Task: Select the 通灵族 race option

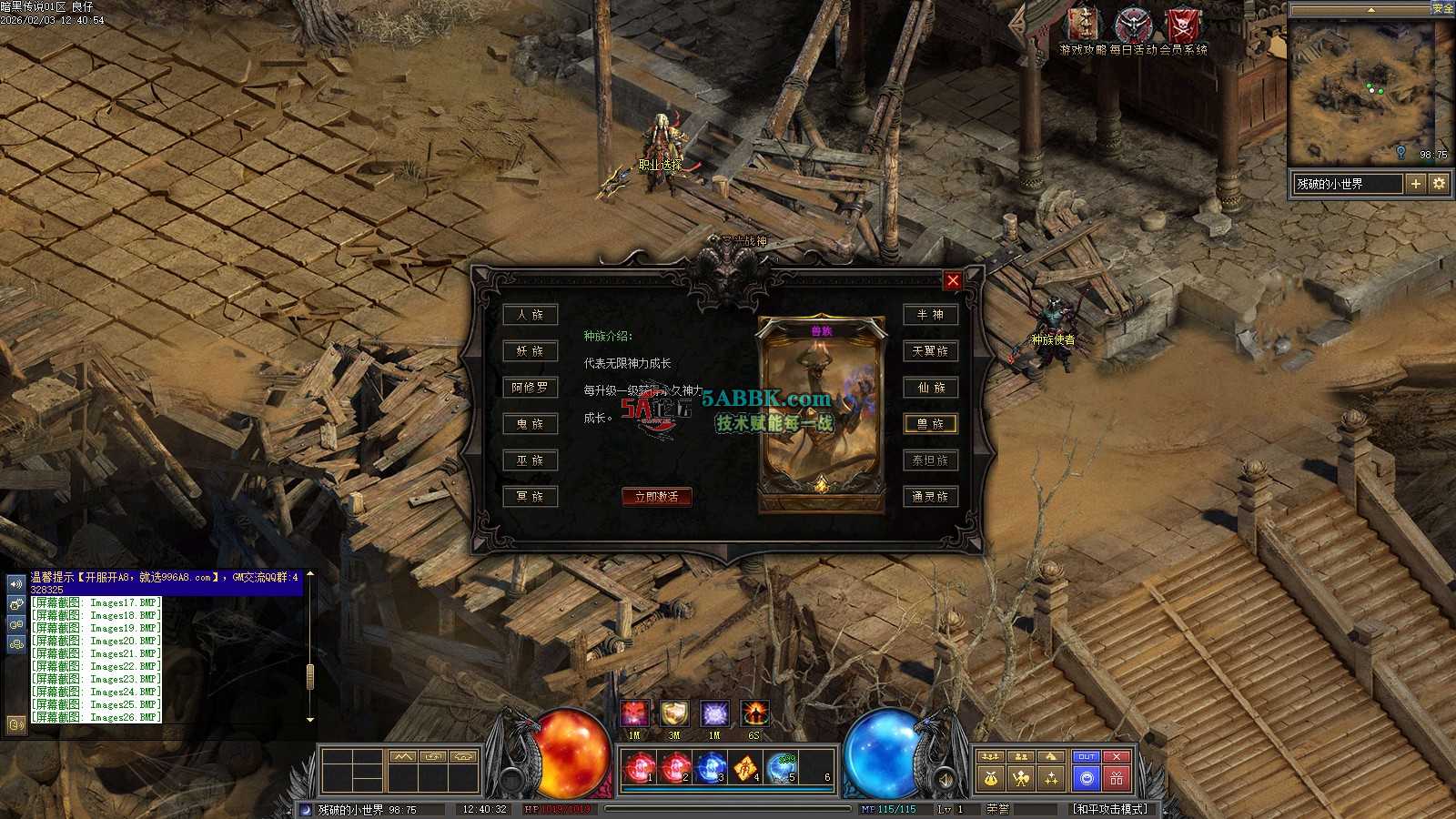Action: pos(930,497)
